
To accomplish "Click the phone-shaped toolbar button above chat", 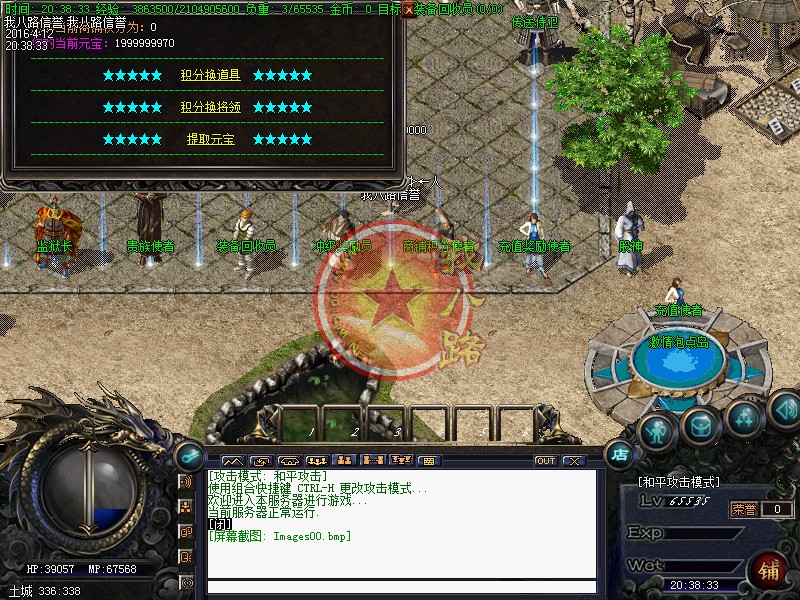I will (x=288, y=461).
